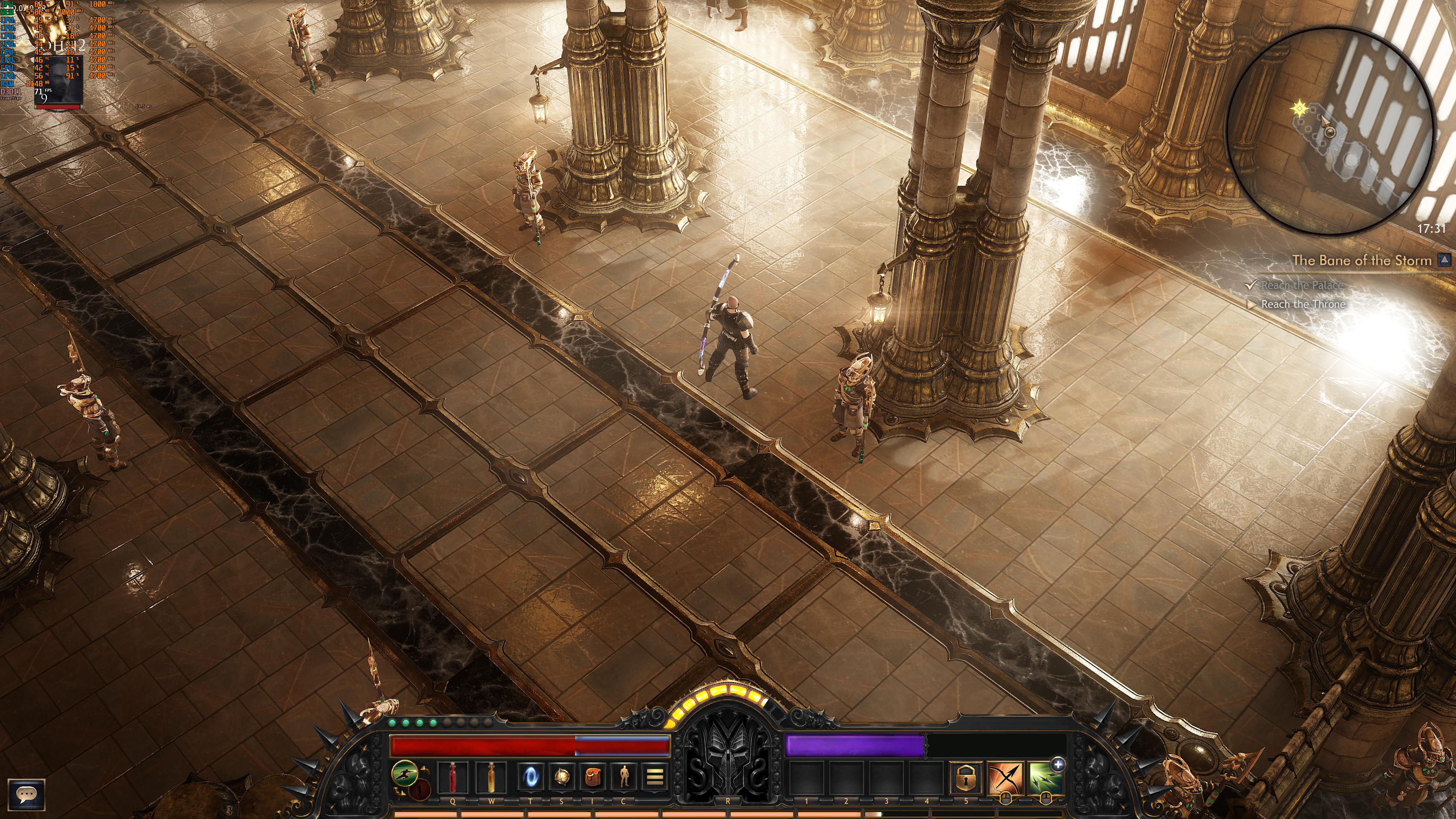Show the character sheet
This screenshot has width=1456, height=819.
coord(623,777)
